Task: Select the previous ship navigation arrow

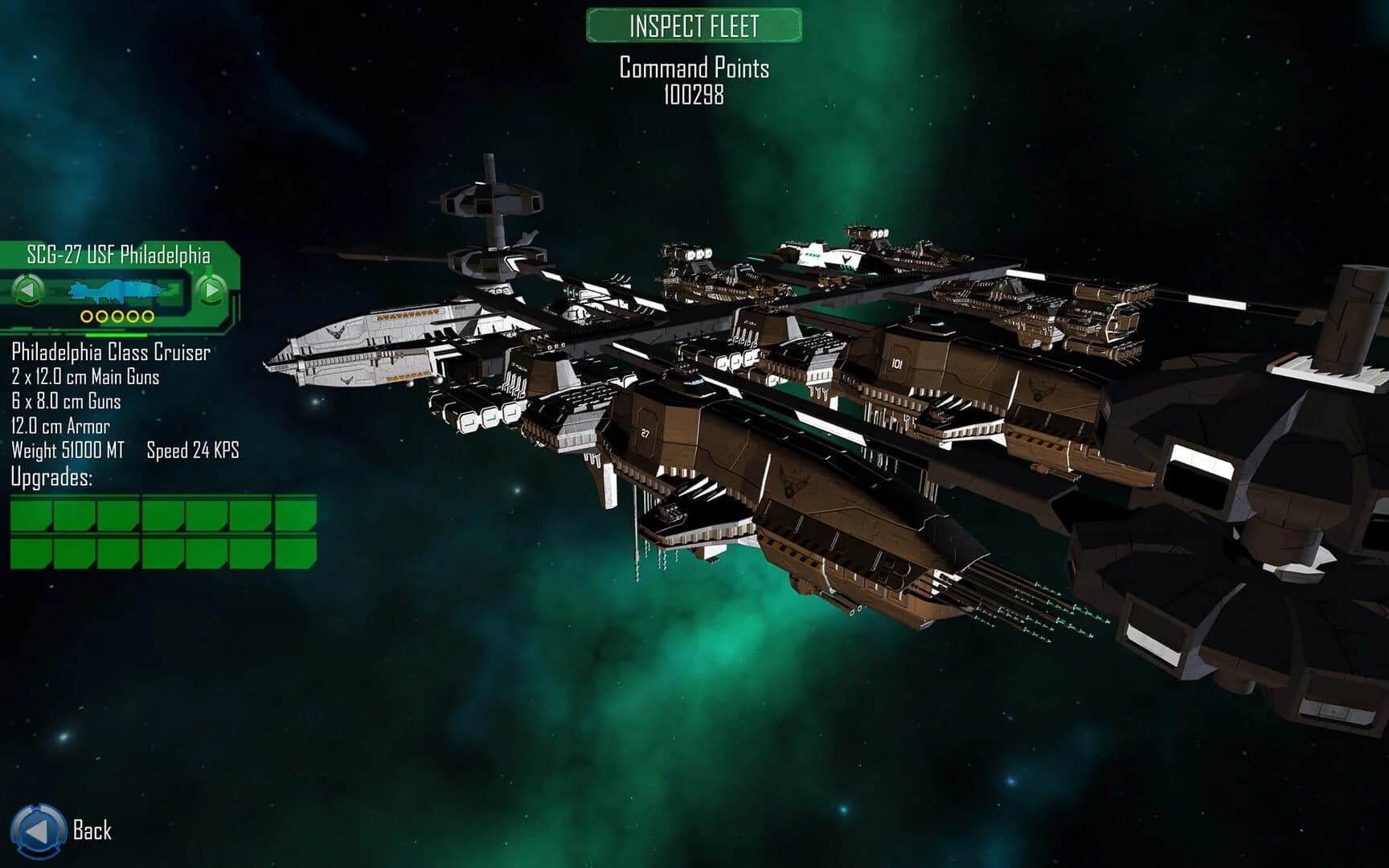Action: pos(29,289)
